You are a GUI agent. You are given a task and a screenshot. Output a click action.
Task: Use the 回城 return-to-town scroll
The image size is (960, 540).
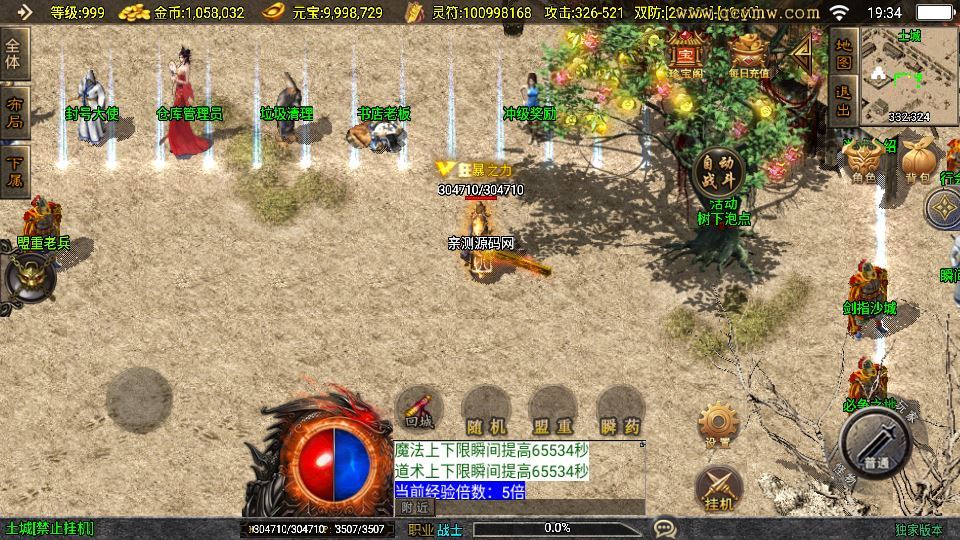point(419,408)
